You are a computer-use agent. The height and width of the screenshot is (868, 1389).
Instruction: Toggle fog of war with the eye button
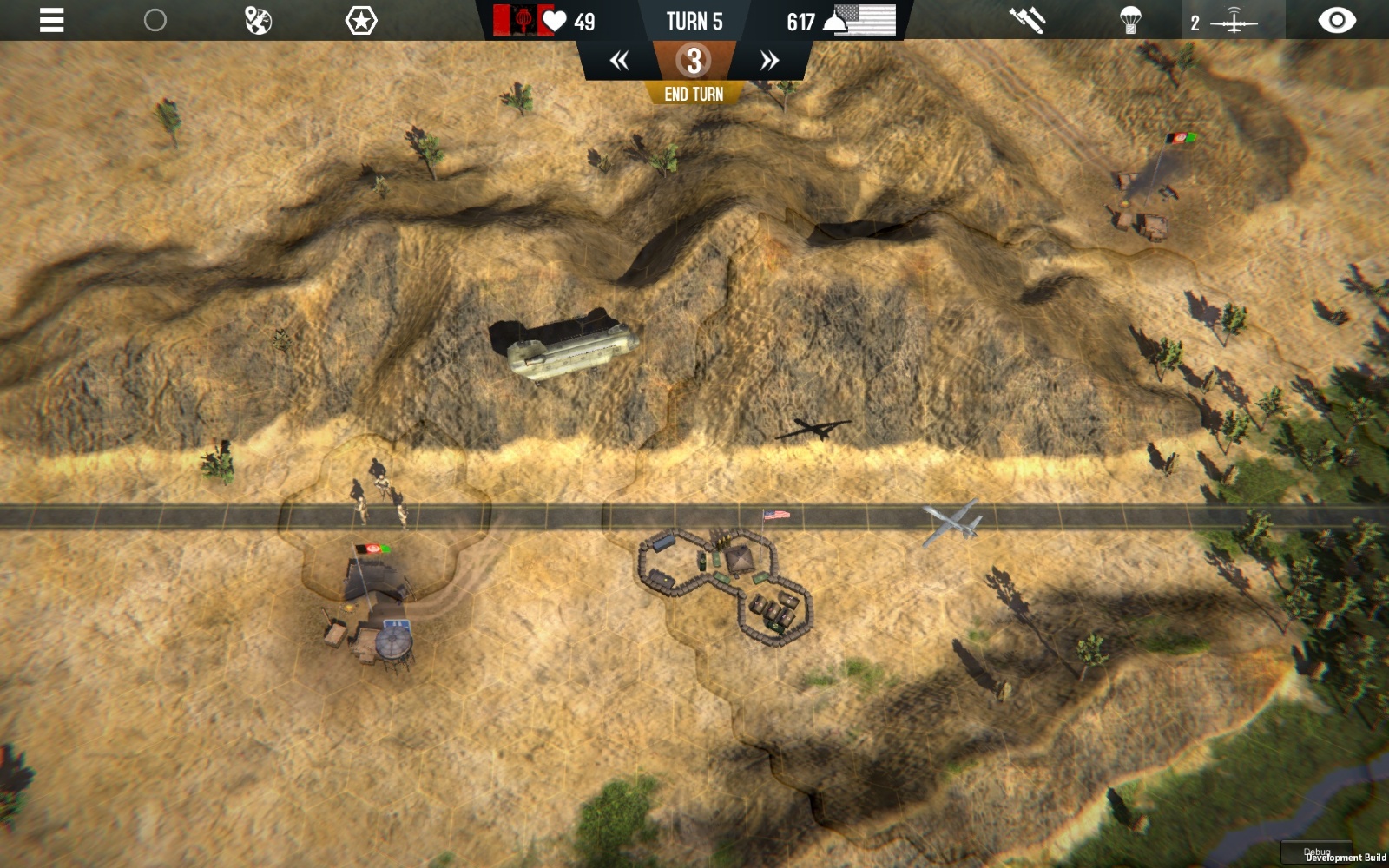1338,19
